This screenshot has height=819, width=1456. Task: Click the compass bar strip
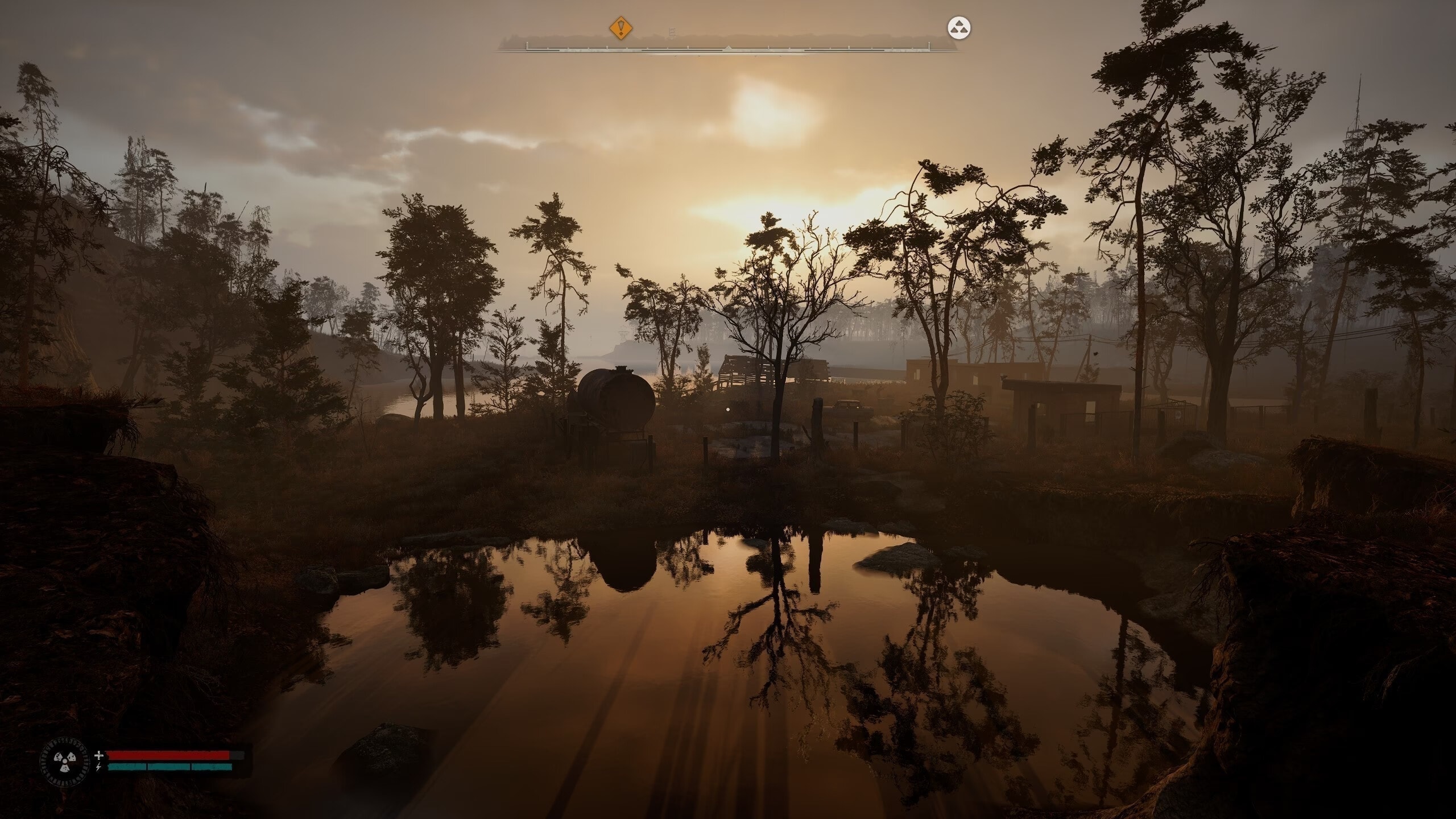point(728,47)
